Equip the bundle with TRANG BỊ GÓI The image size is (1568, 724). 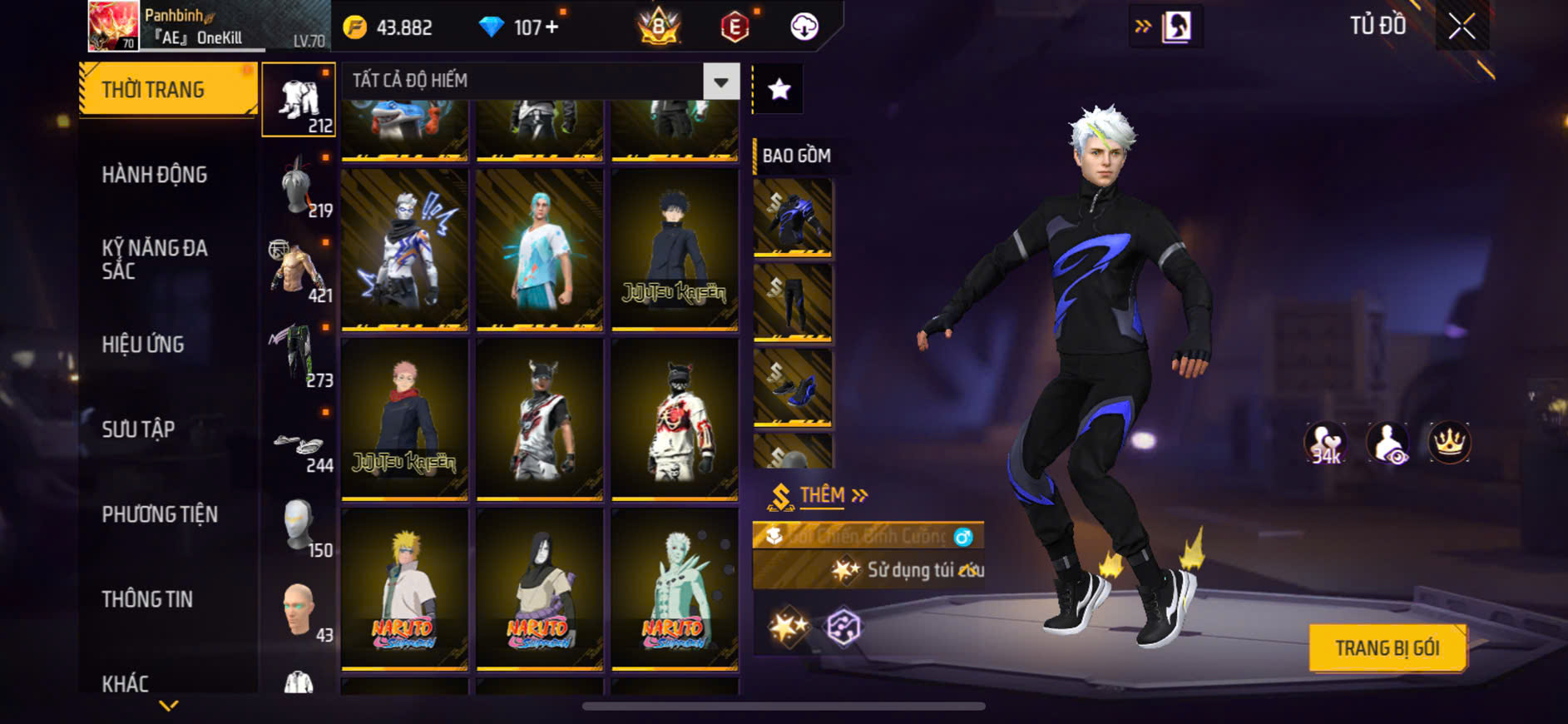pyautogui.click(x=1387, y=647)
